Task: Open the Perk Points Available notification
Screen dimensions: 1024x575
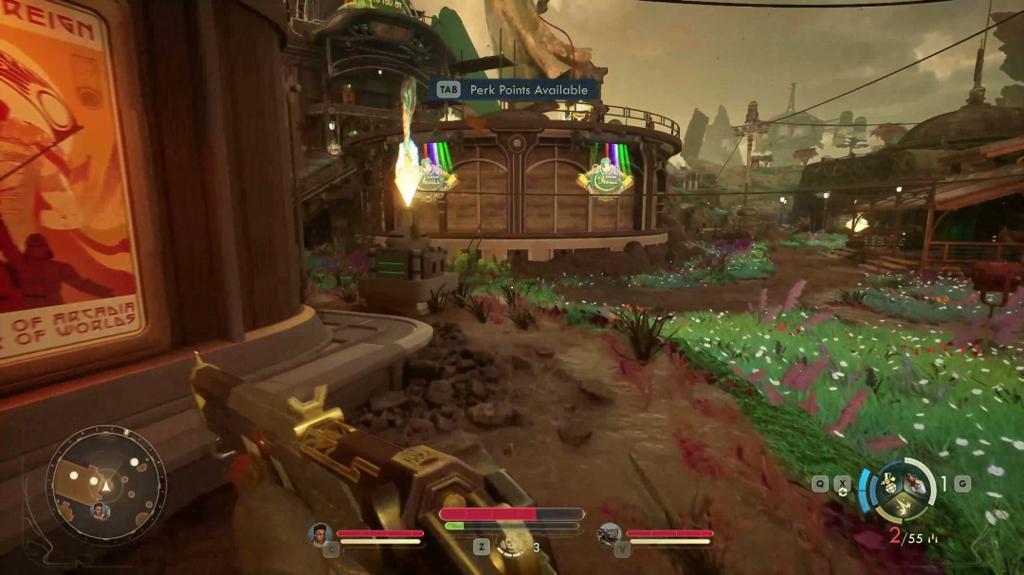Action: 515,90
